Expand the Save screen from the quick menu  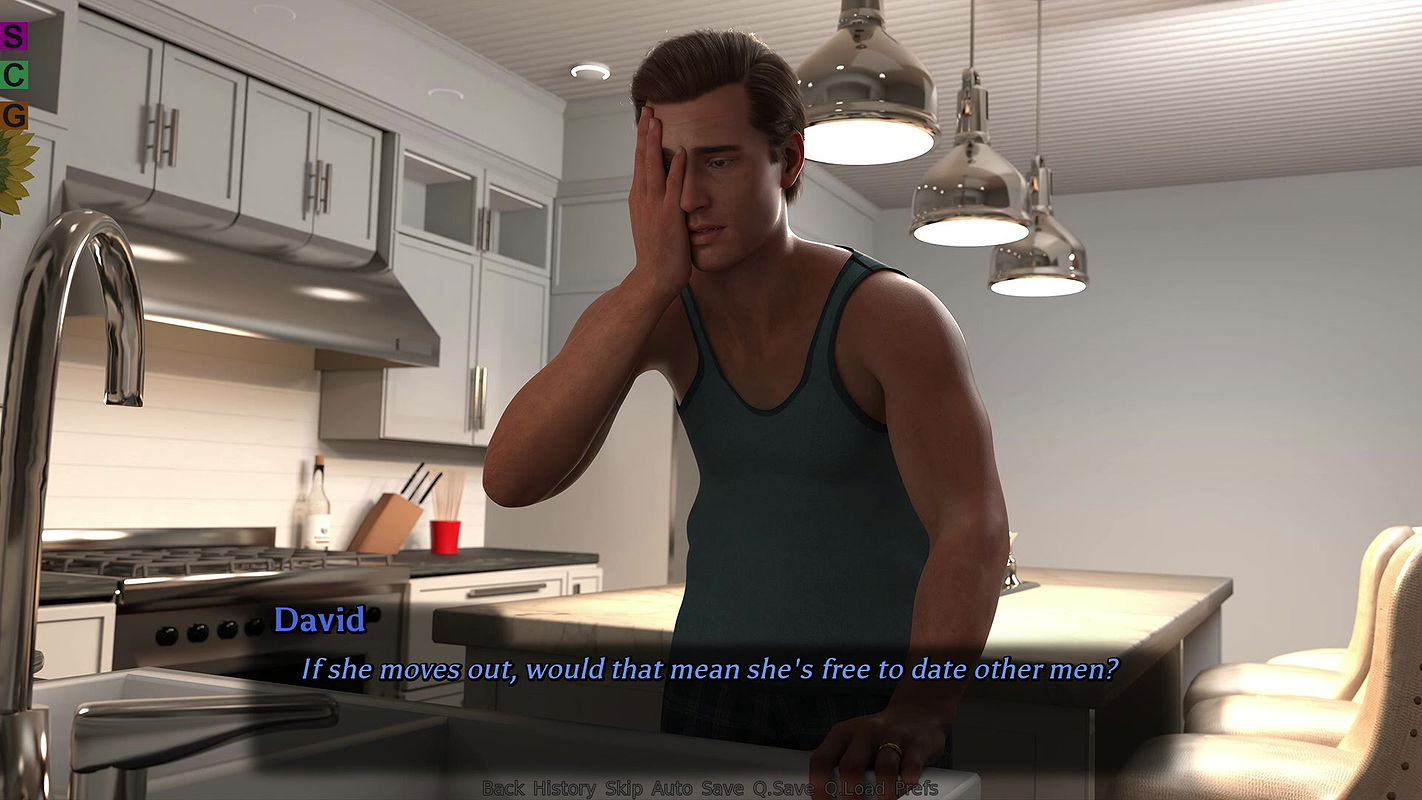click(x=722, y=788)
